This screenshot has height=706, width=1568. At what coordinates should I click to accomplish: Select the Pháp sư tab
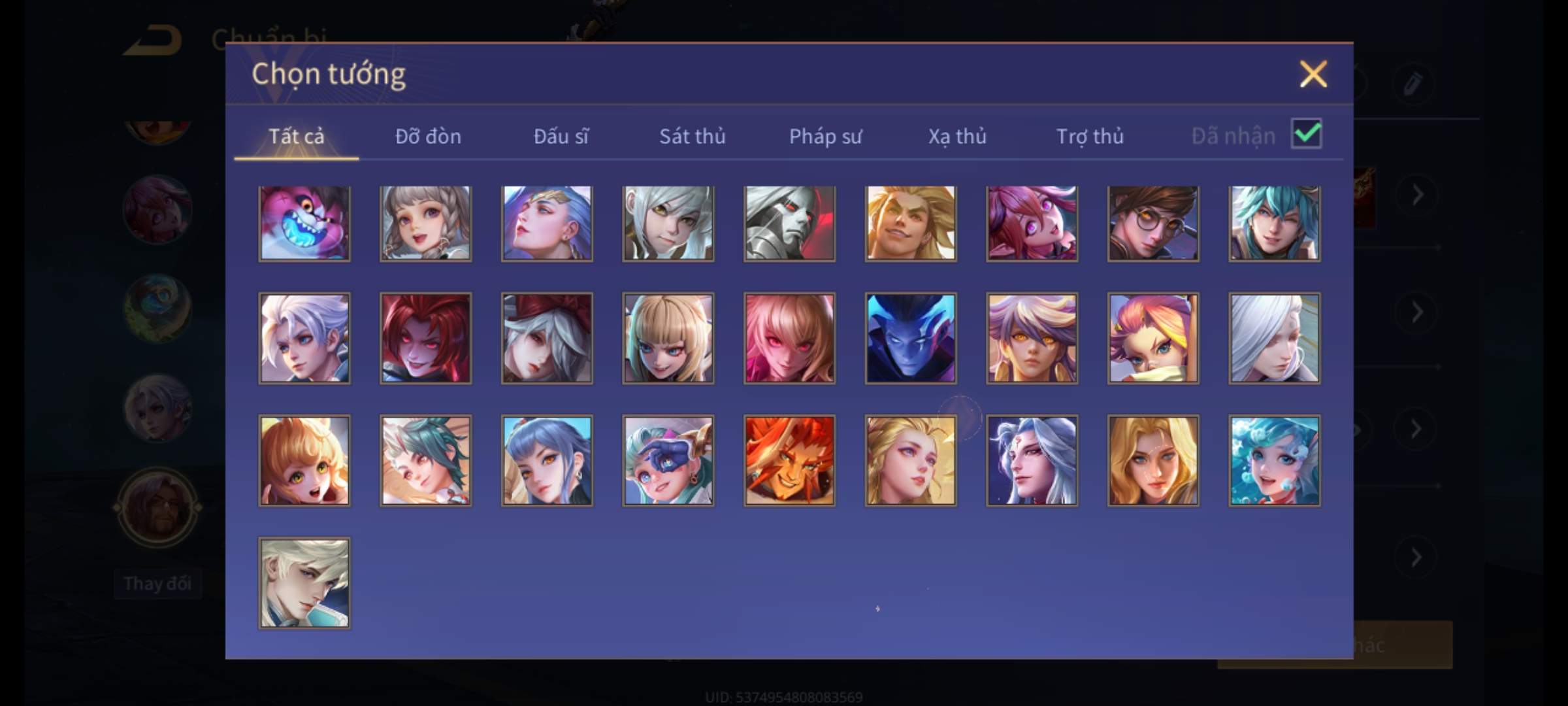tap(825, 136)
